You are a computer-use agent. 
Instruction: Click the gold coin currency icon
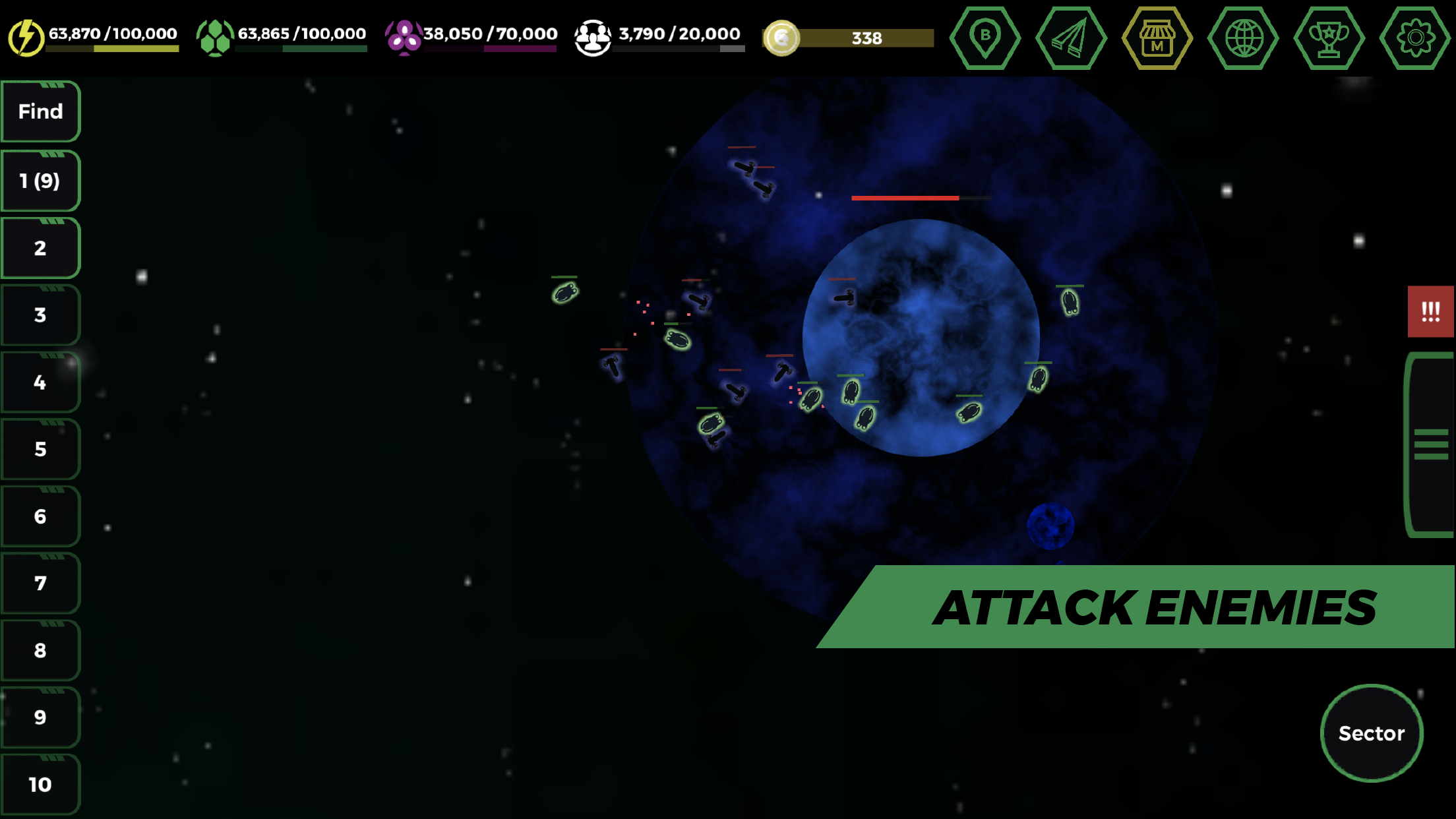(x=783, y=38)
